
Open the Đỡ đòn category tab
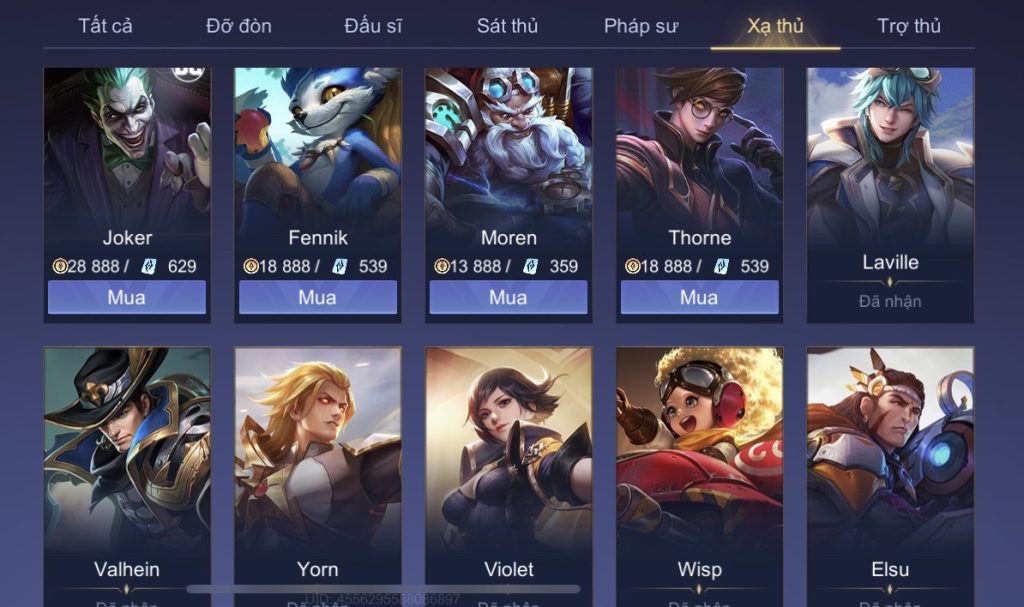(239, 26)
